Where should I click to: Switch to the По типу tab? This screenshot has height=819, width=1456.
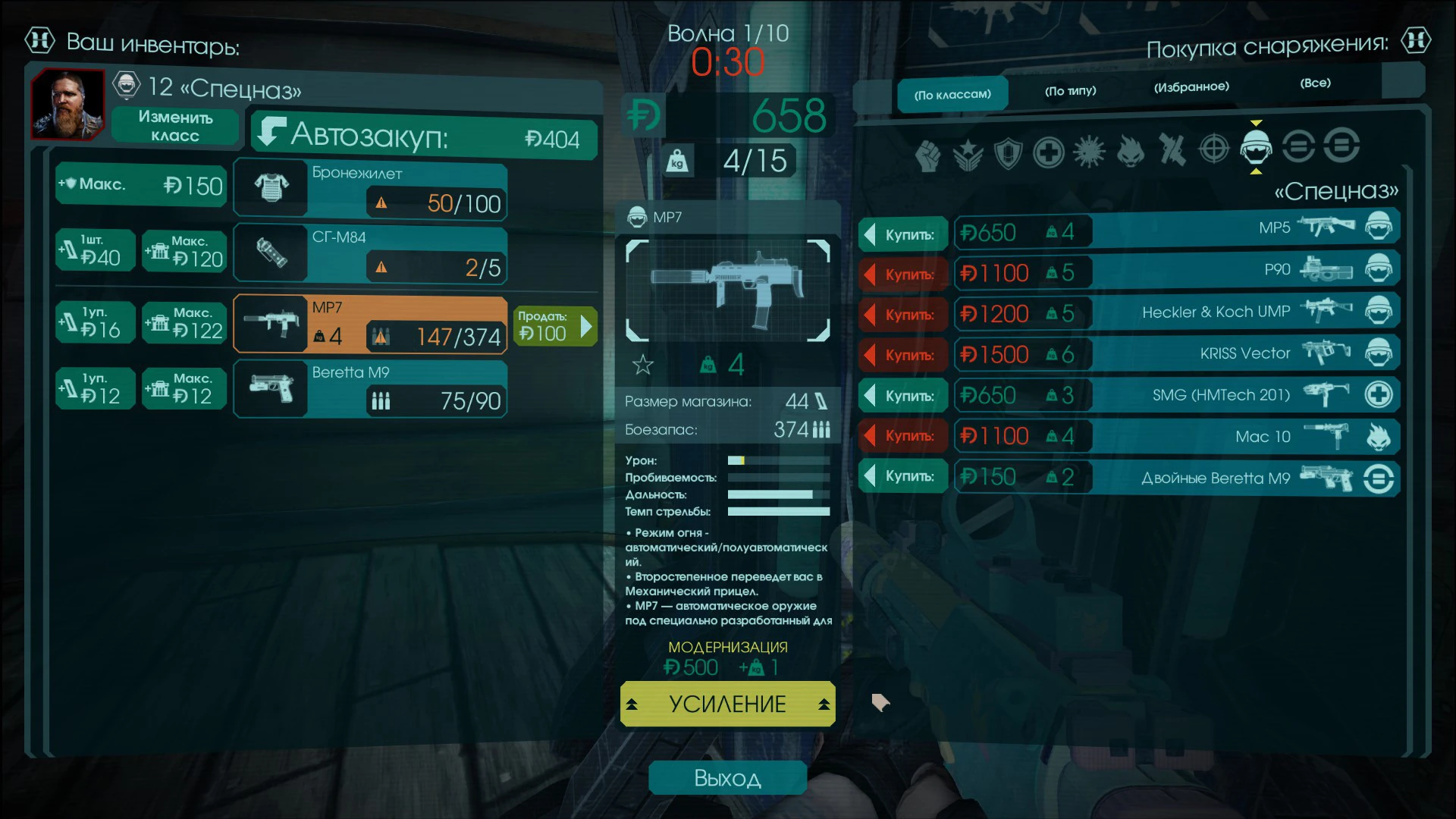[1070, 90]
